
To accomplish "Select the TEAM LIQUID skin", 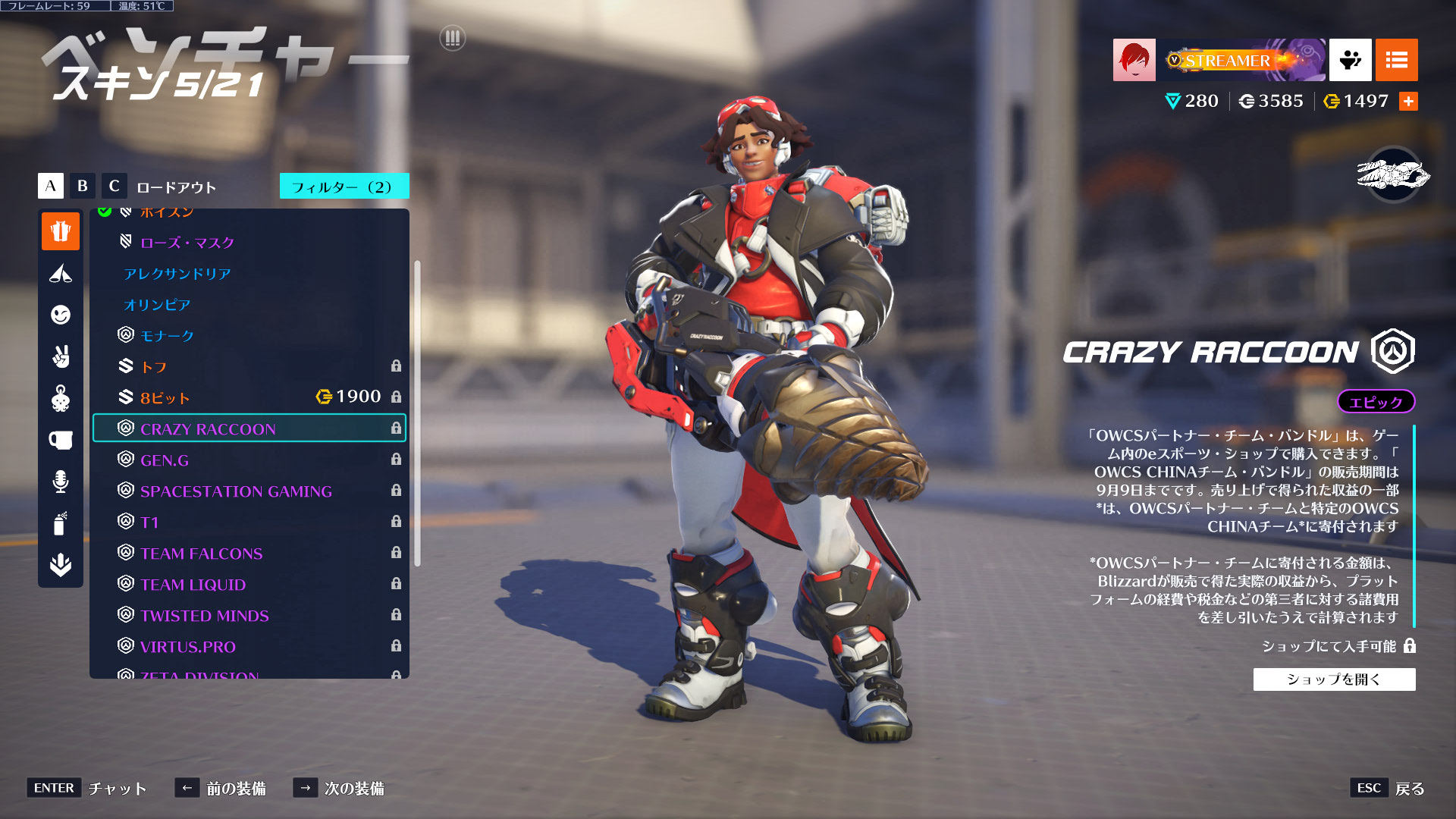I will (193, 585).
